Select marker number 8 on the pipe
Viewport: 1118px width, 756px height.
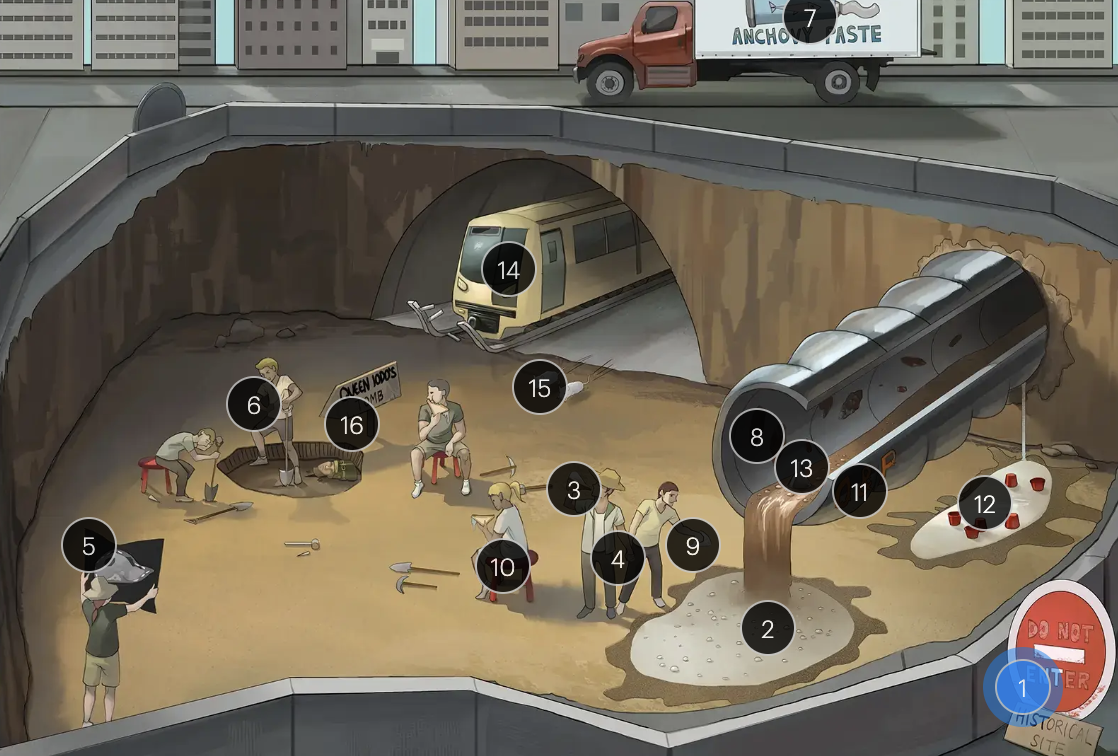[x=757, y=436]
